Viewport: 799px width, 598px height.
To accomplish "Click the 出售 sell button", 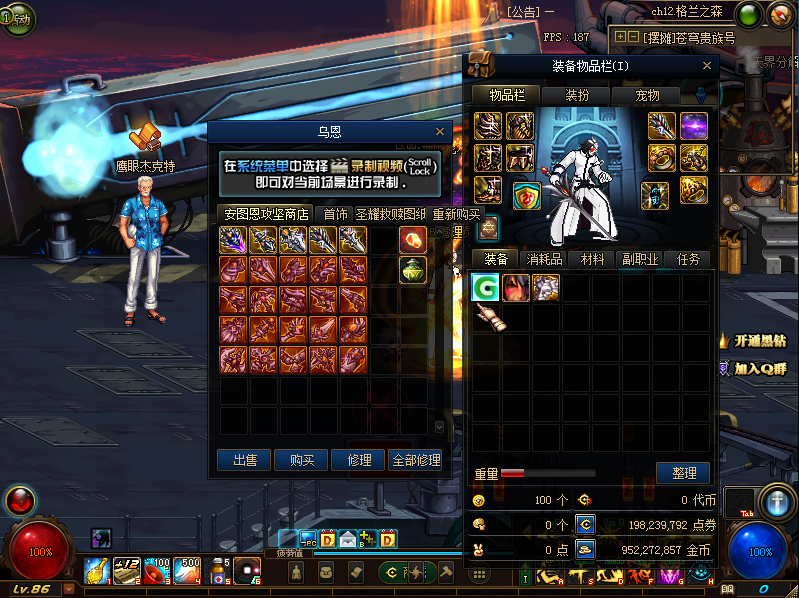I will click(x=245, y=460).
